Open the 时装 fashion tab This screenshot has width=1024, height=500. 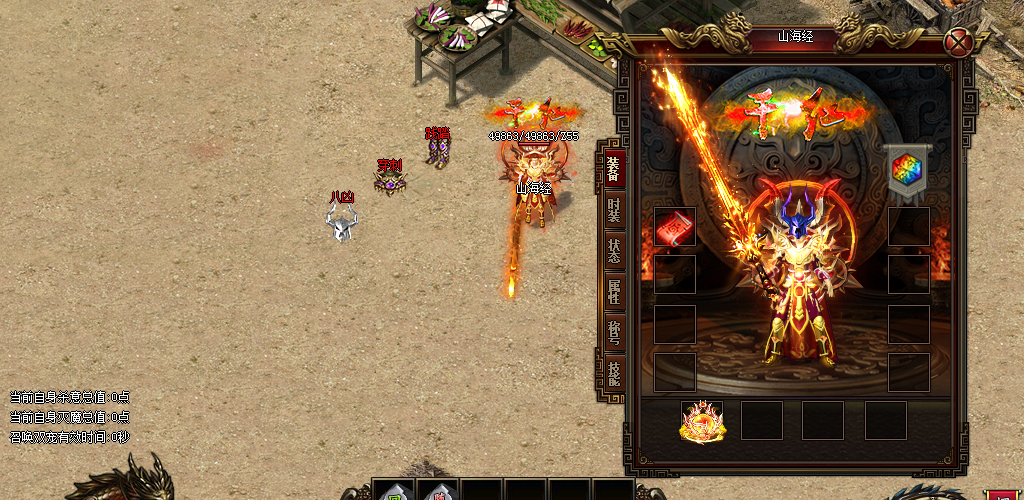pyautogui.click(x=614, y=214)
